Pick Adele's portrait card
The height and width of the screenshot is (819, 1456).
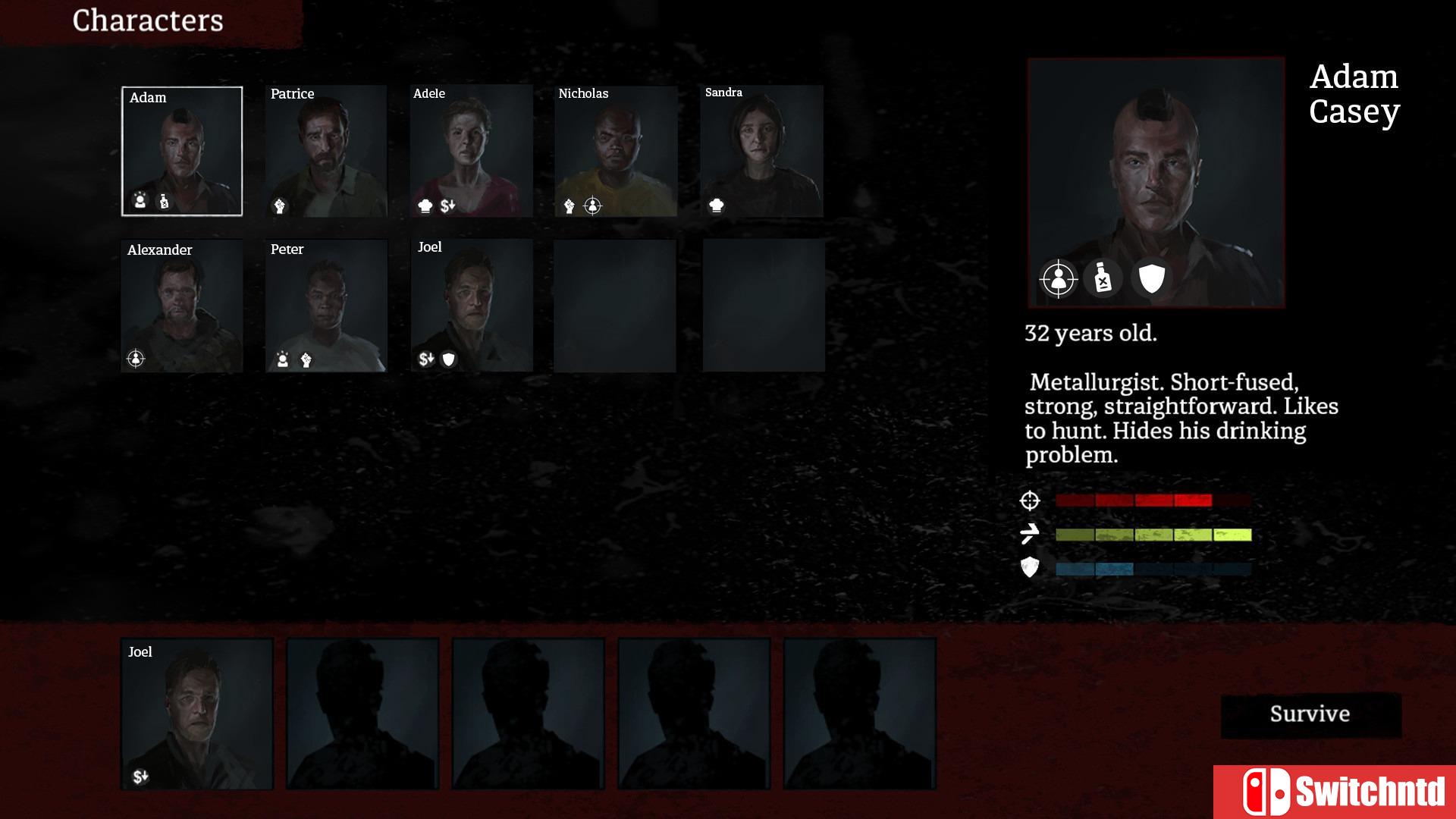471,151
